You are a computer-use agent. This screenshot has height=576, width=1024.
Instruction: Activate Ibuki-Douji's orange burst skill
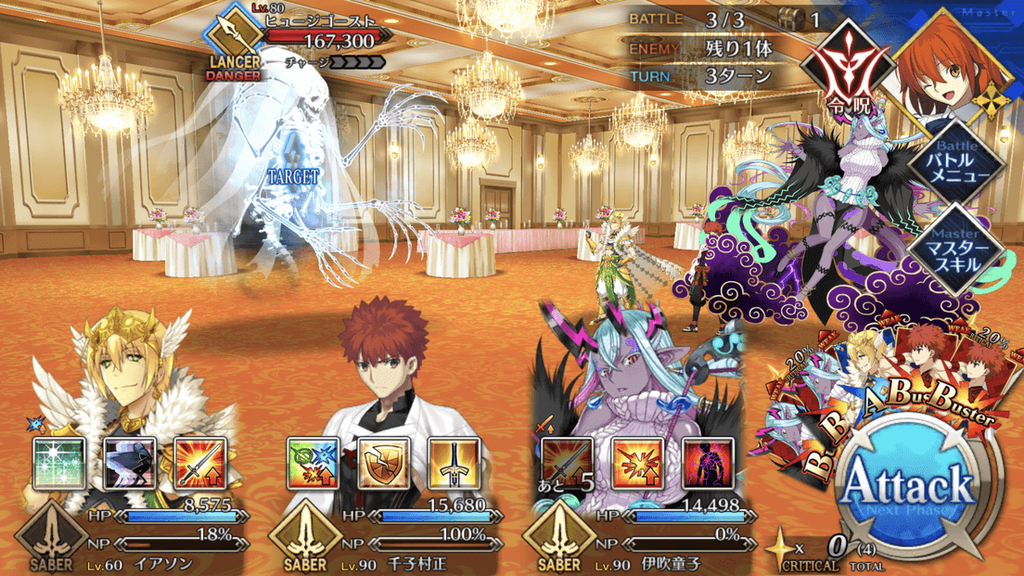(637, 463)
